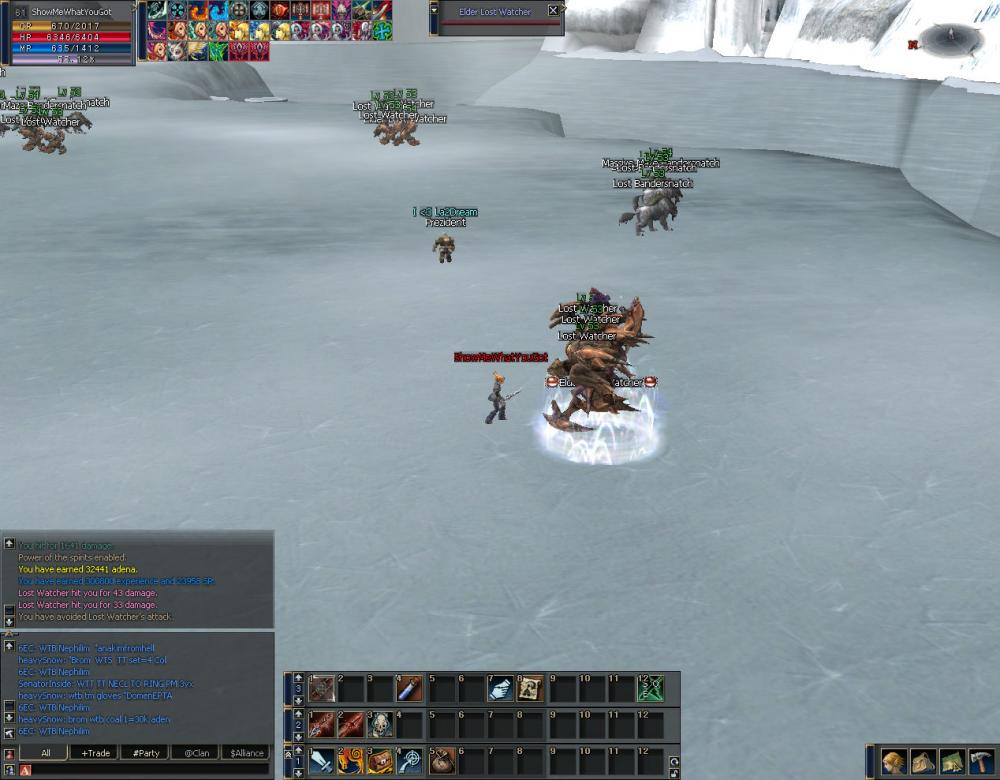Use the blue crosshair target action

(411, 761)
